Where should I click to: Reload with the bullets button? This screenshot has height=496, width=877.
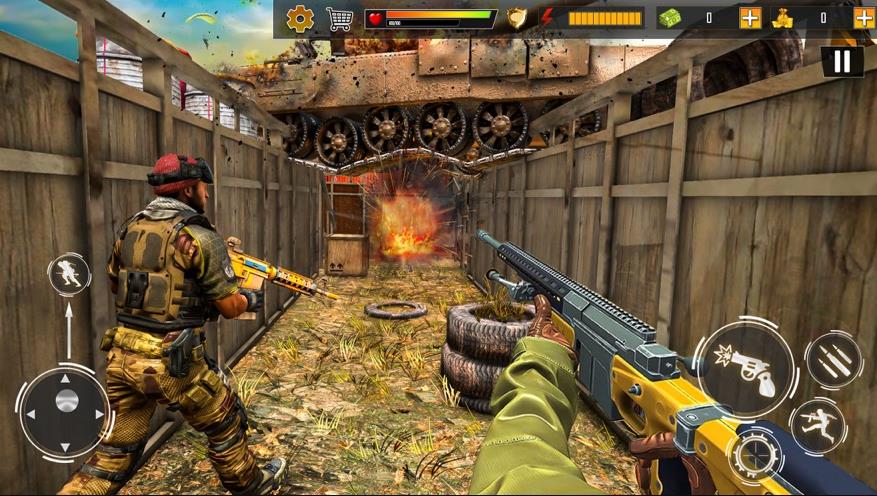834,360
